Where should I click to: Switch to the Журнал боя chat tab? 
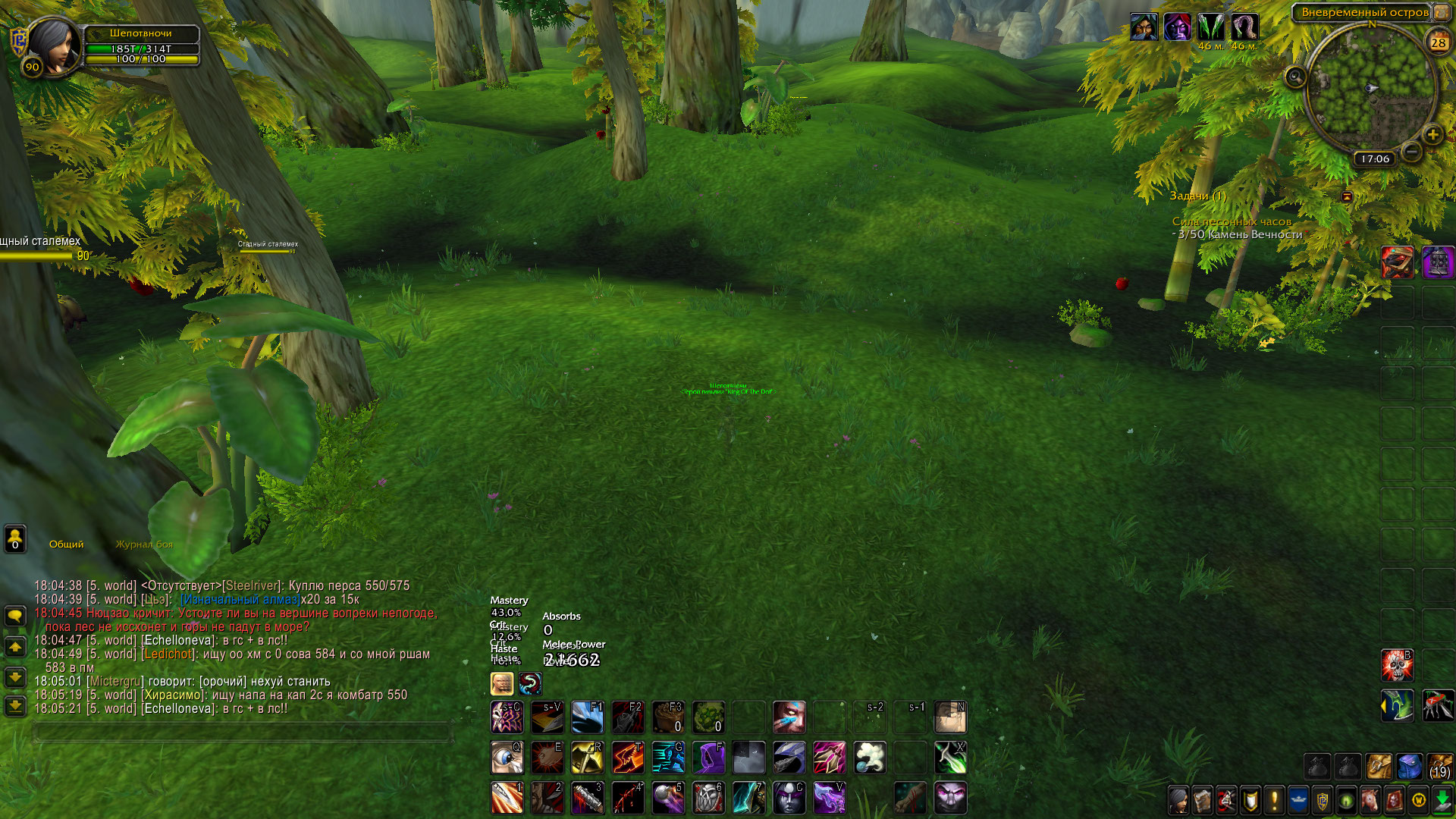pos(144,544)
